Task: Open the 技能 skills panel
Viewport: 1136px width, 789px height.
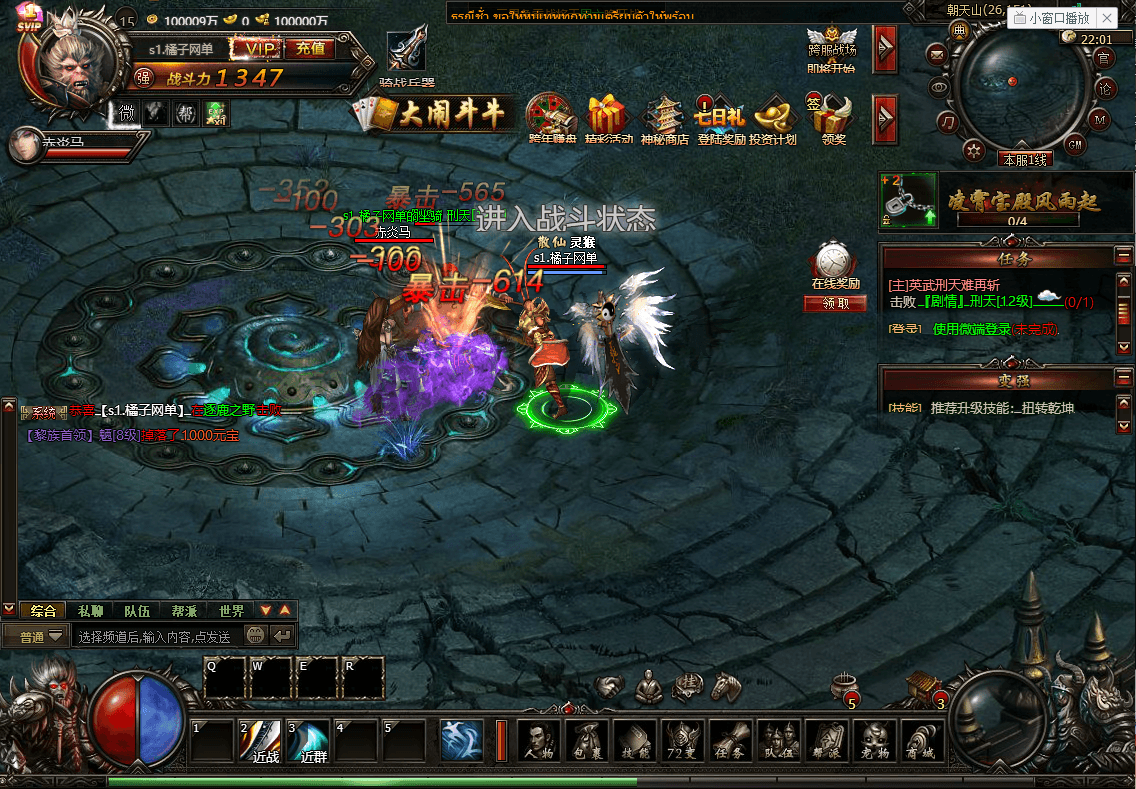Action: click(636, 742)
